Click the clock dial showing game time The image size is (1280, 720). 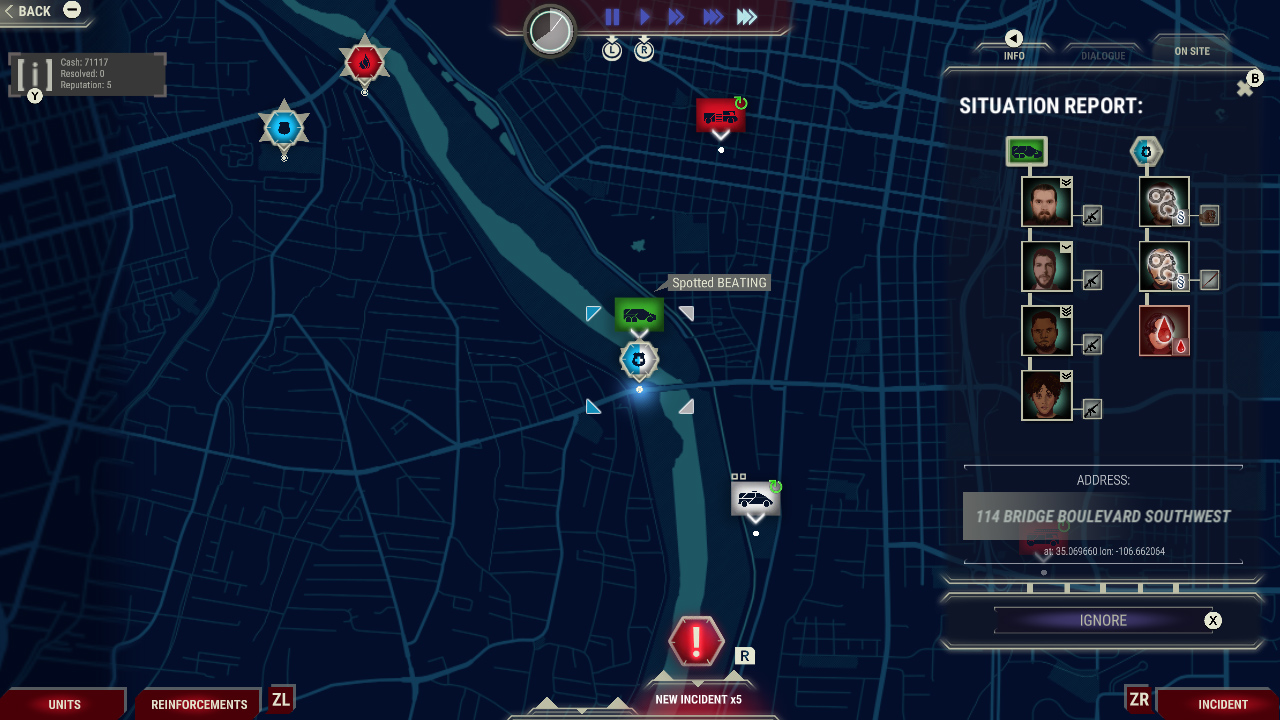547,31
